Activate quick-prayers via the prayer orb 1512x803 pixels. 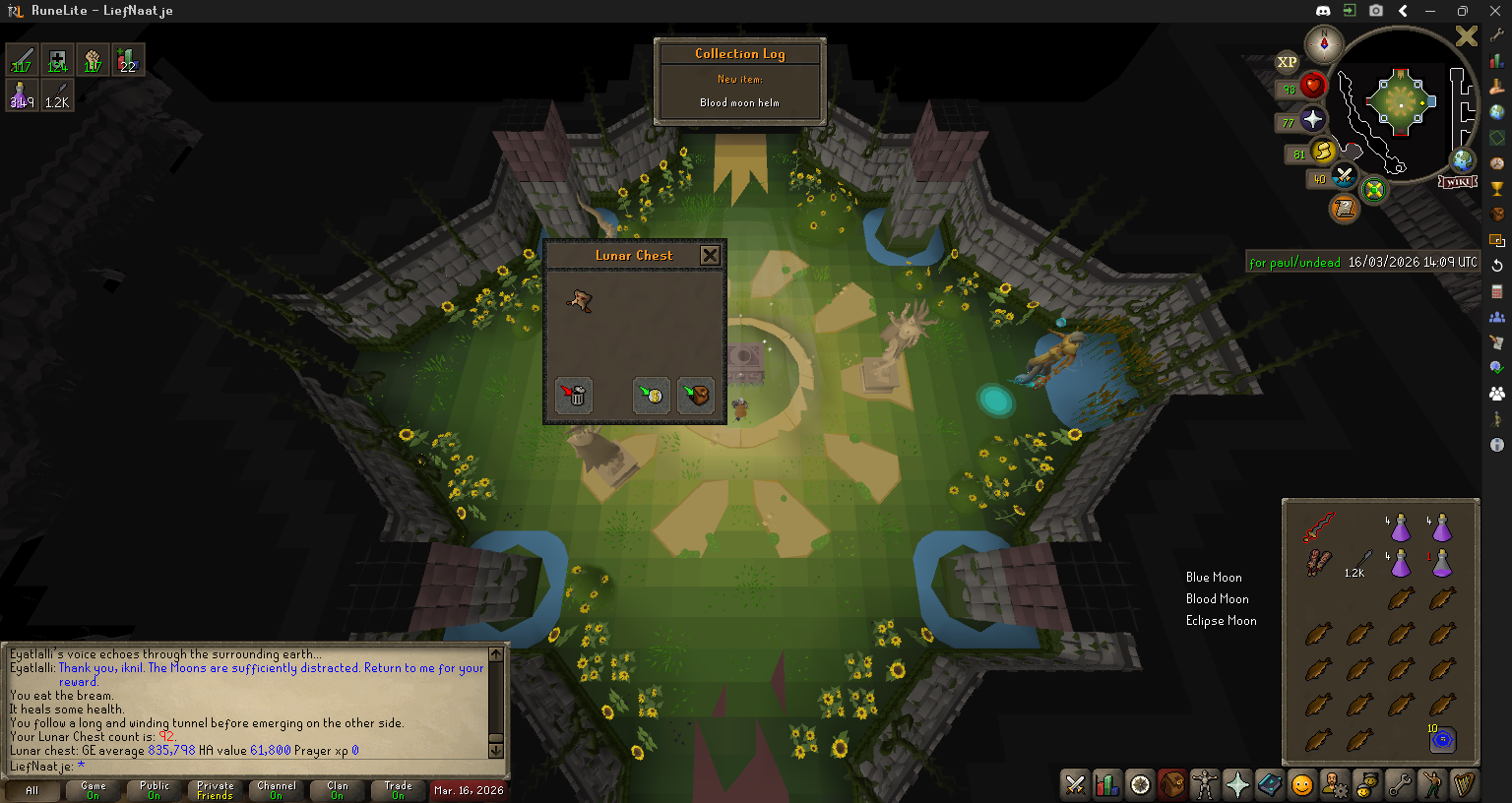click(x=1312, y=120)
